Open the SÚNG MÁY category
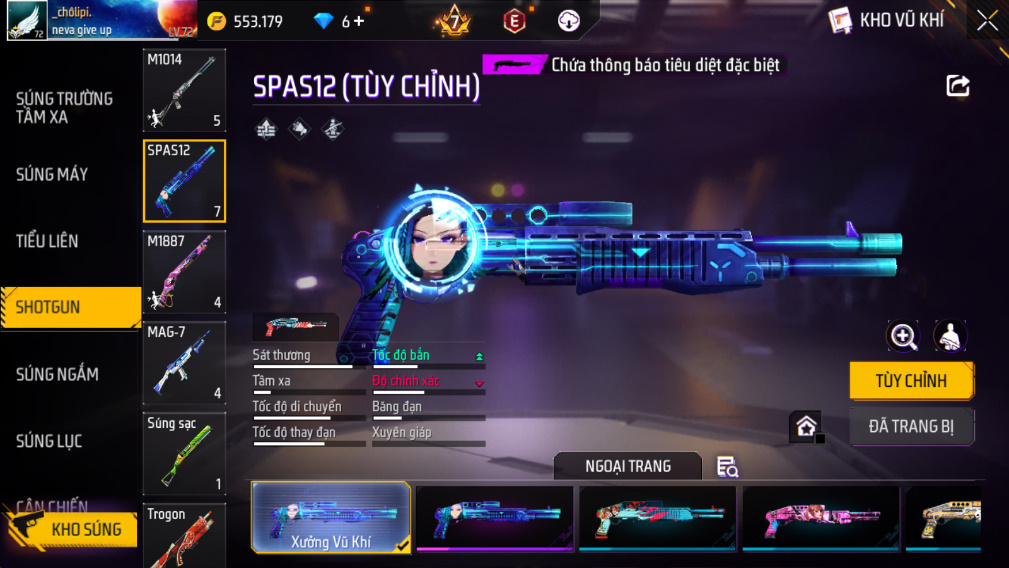The height and width of the screenshot is (568, 1009). click(52, 175)
